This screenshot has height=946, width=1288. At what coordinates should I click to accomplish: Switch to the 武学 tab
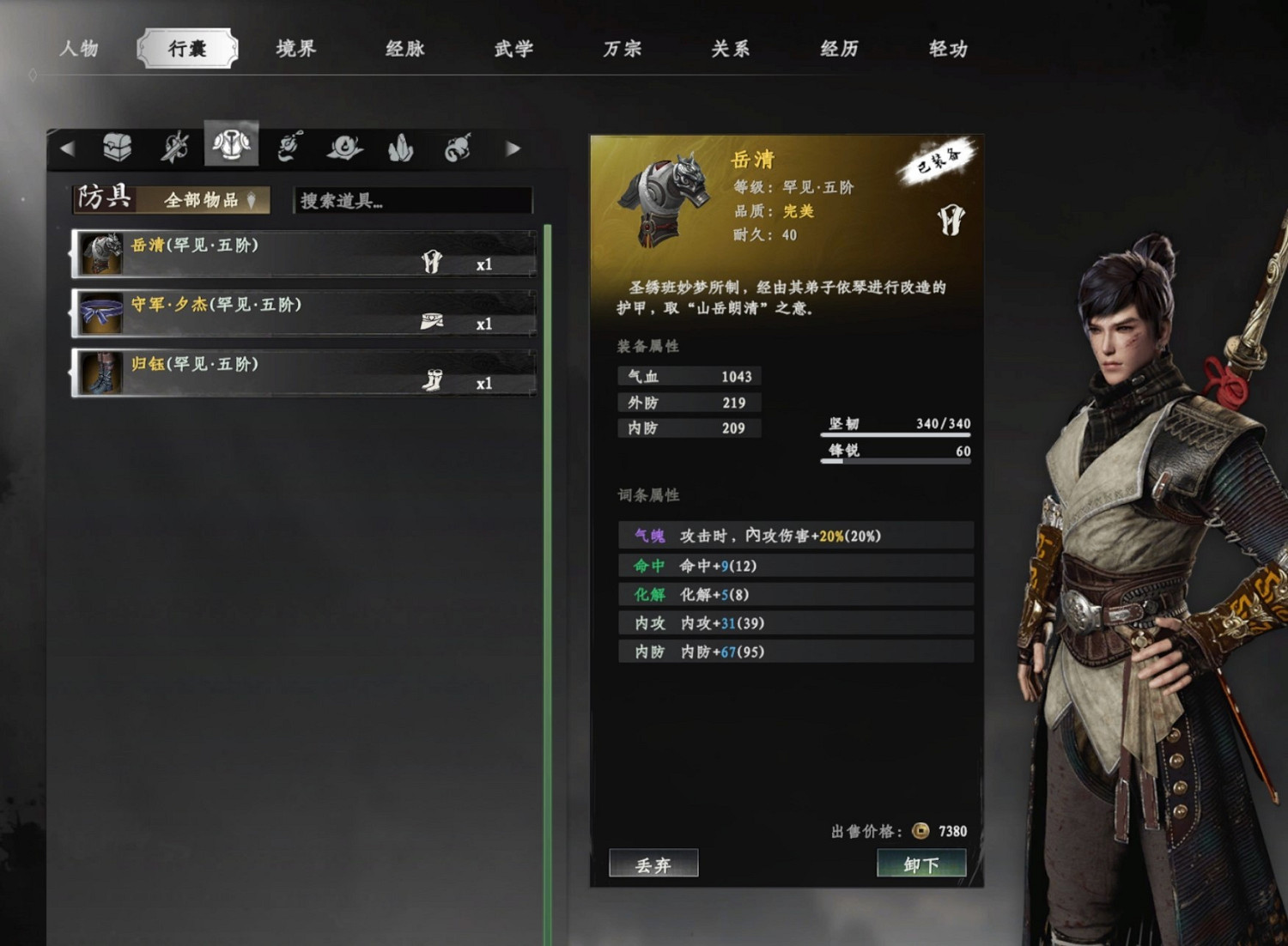click(x=513, y=49)
